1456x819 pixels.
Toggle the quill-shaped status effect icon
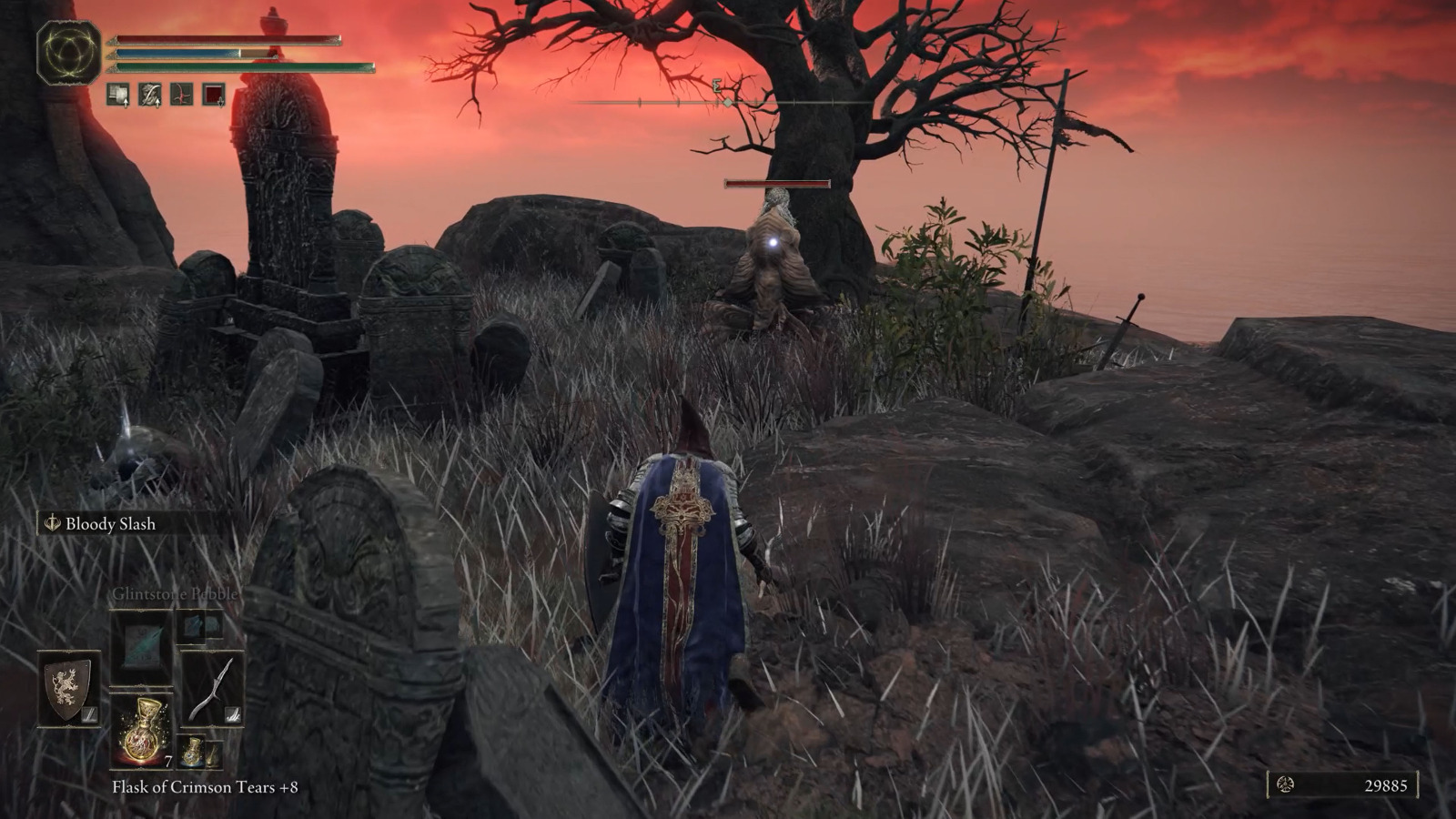150,93
